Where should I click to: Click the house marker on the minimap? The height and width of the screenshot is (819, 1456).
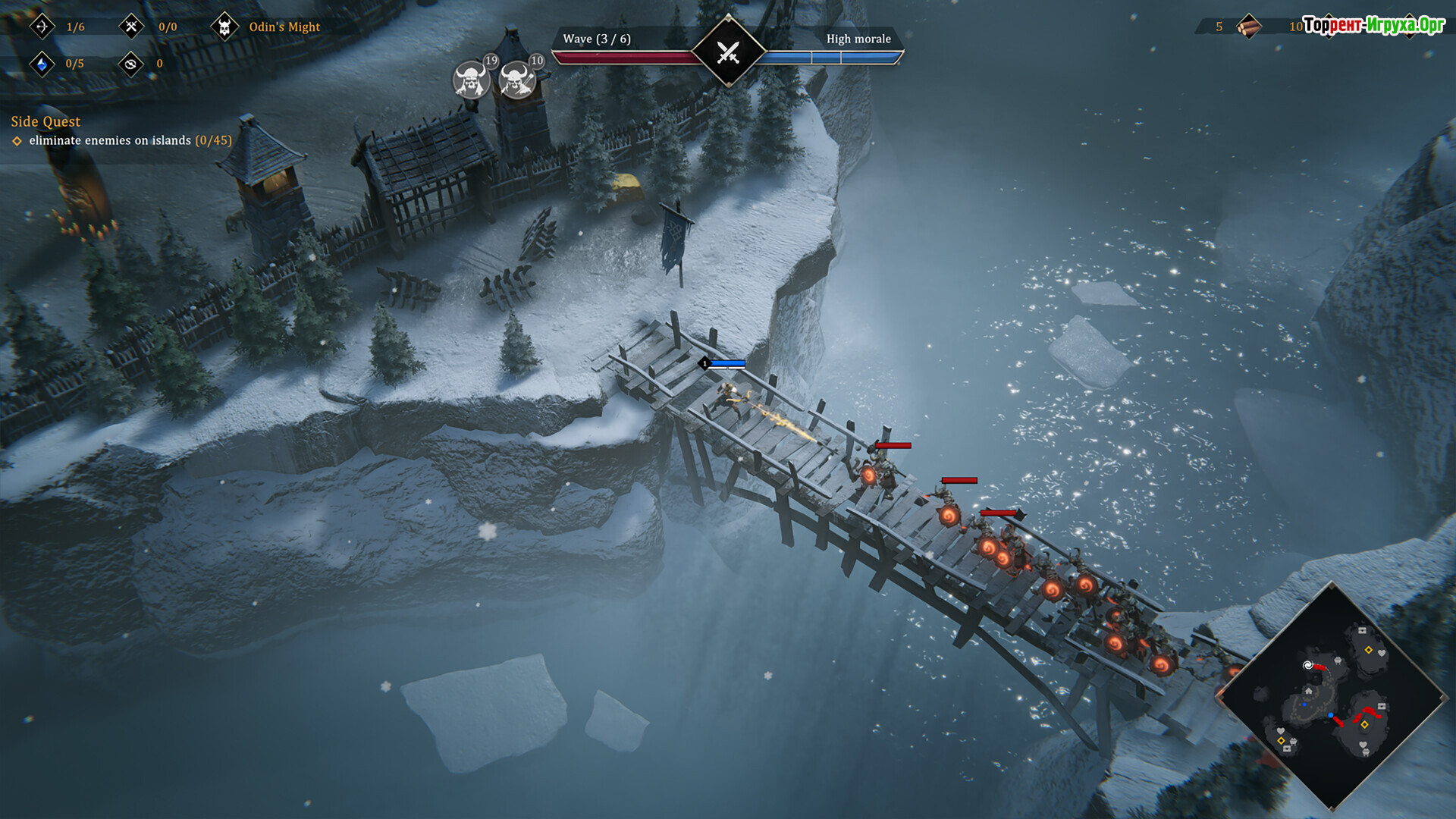[1308, 691]
